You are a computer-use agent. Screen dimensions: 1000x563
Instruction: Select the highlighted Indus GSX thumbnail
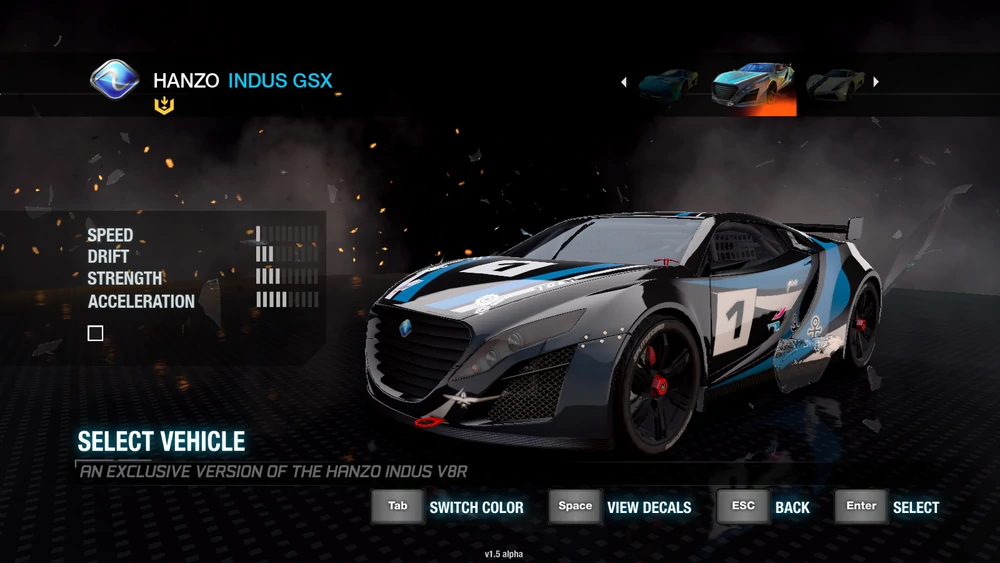[x=754, y=88]
